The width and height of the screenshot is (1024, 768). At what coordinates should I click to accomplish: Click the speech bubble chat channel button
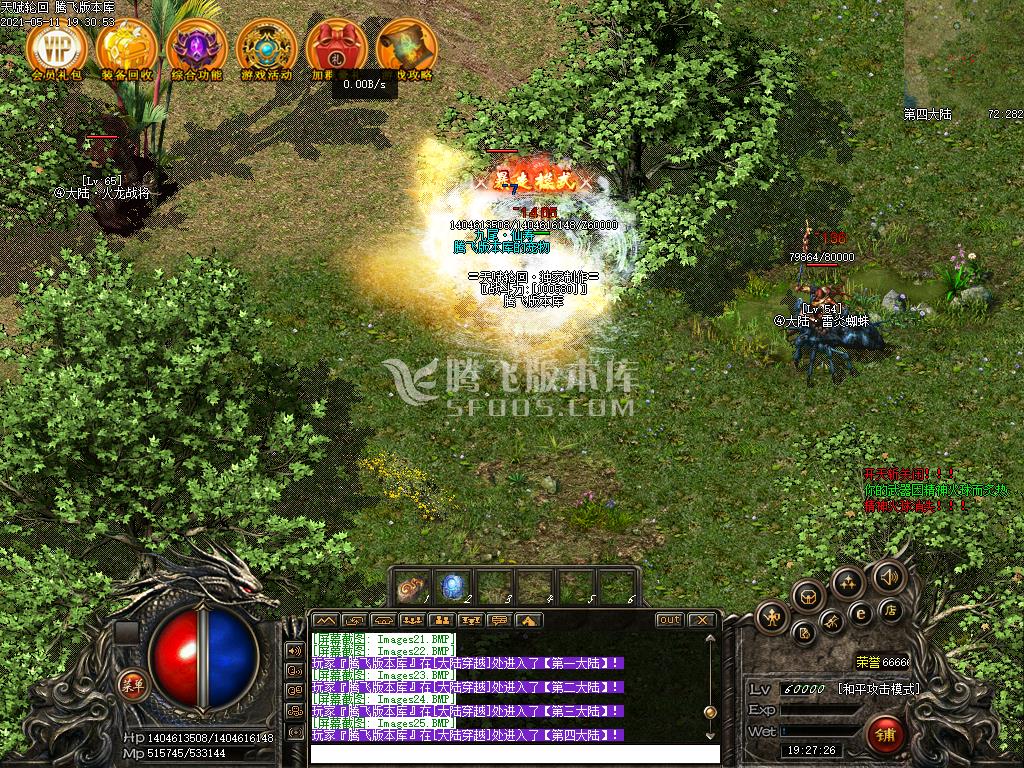(500, 621)
